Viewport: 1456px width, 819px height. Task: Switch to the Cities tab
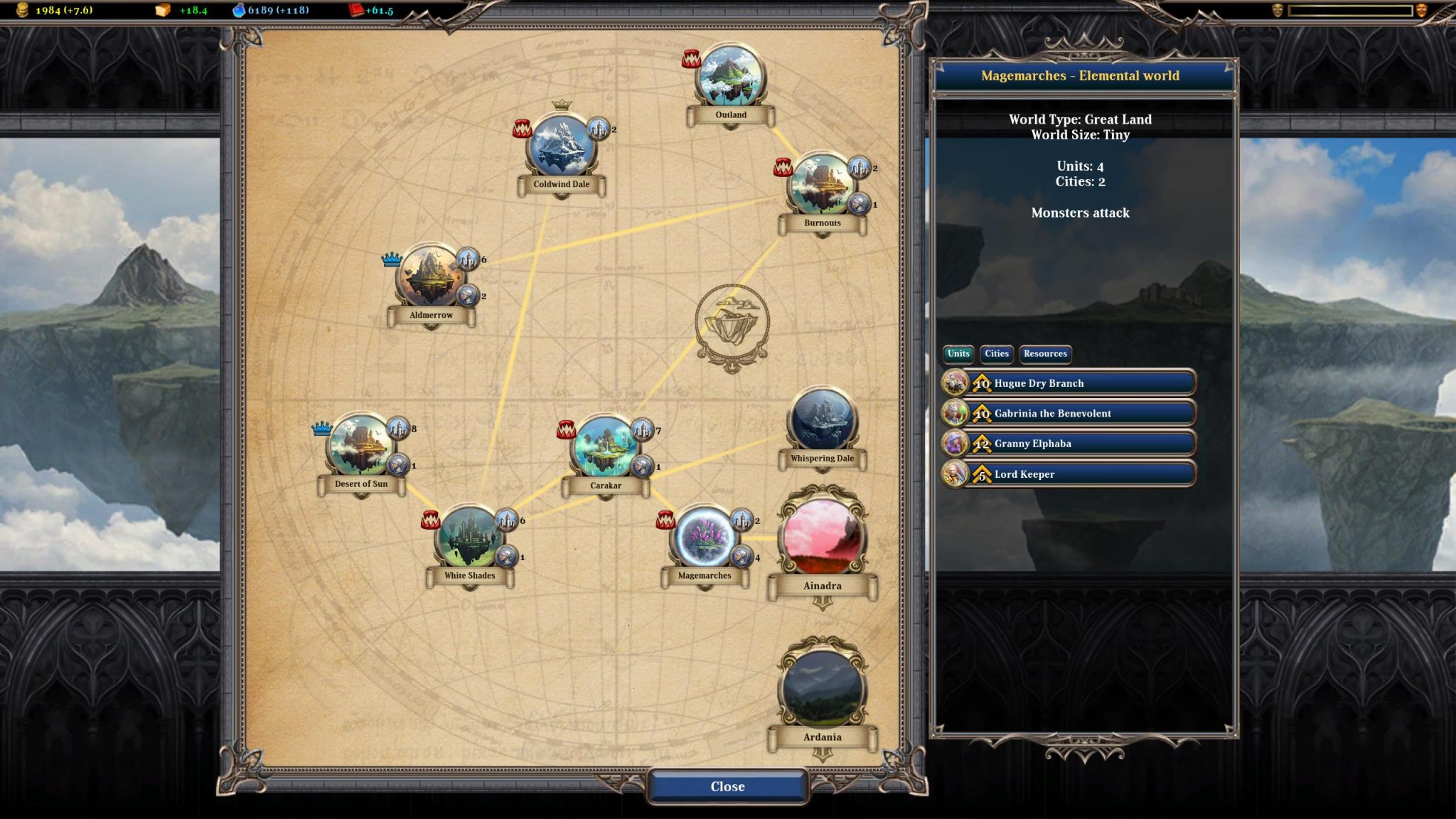(996, 353)
